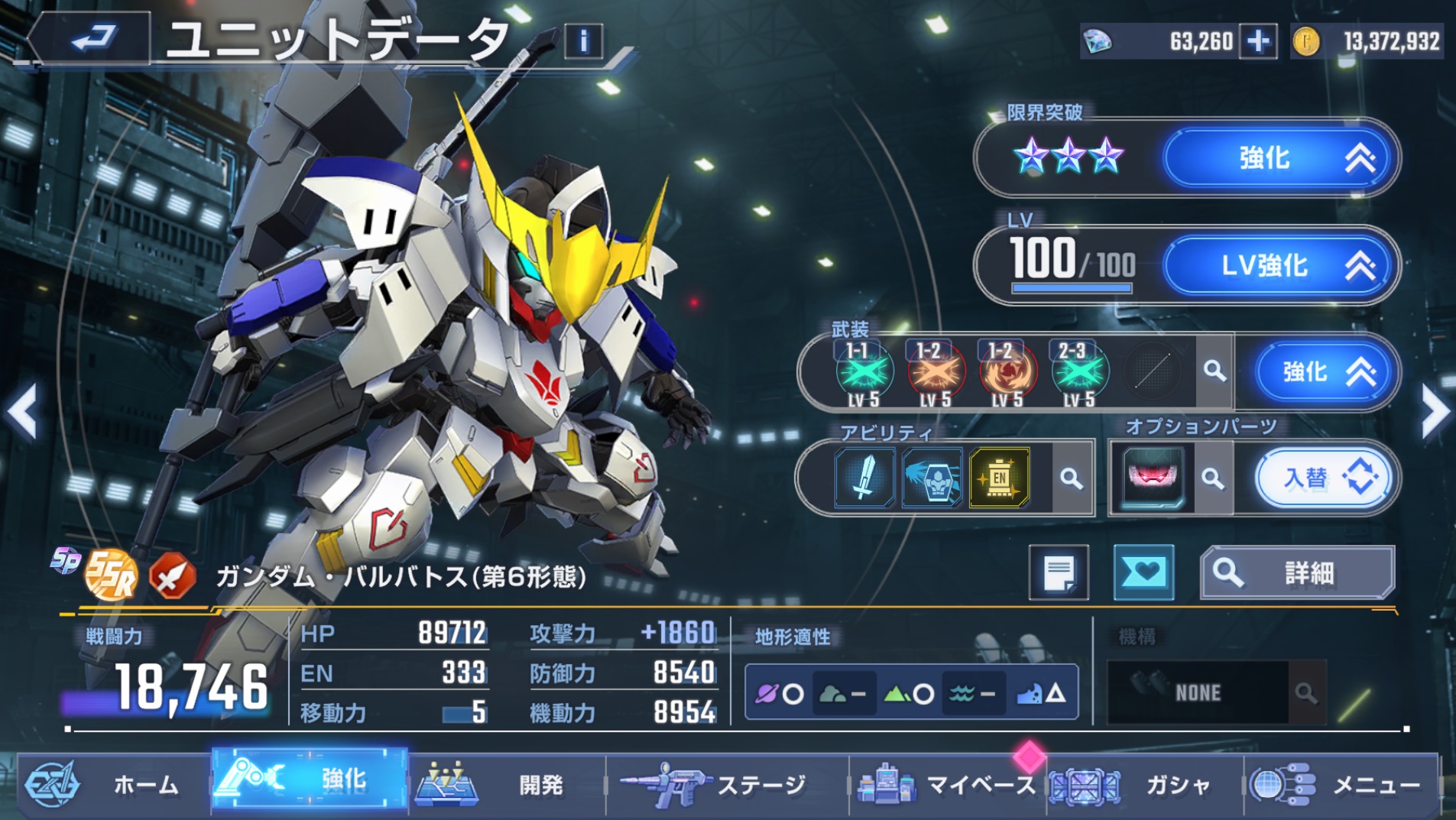Go back using the return arrow button

pyautogui.click(x=92, y=37)
